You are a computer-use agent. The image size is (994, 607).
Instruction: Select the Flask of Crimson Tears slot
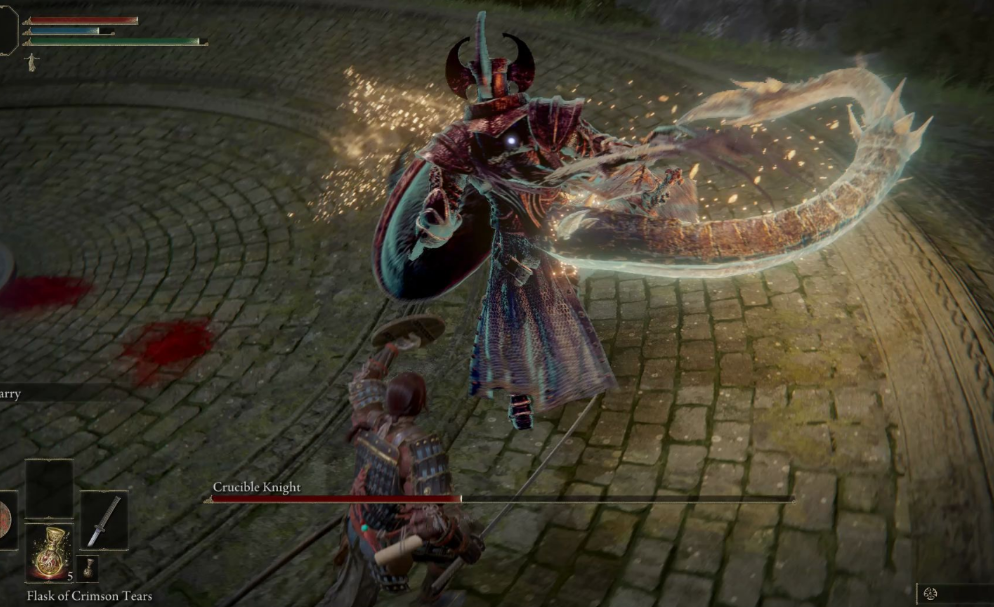coord(49,552)
